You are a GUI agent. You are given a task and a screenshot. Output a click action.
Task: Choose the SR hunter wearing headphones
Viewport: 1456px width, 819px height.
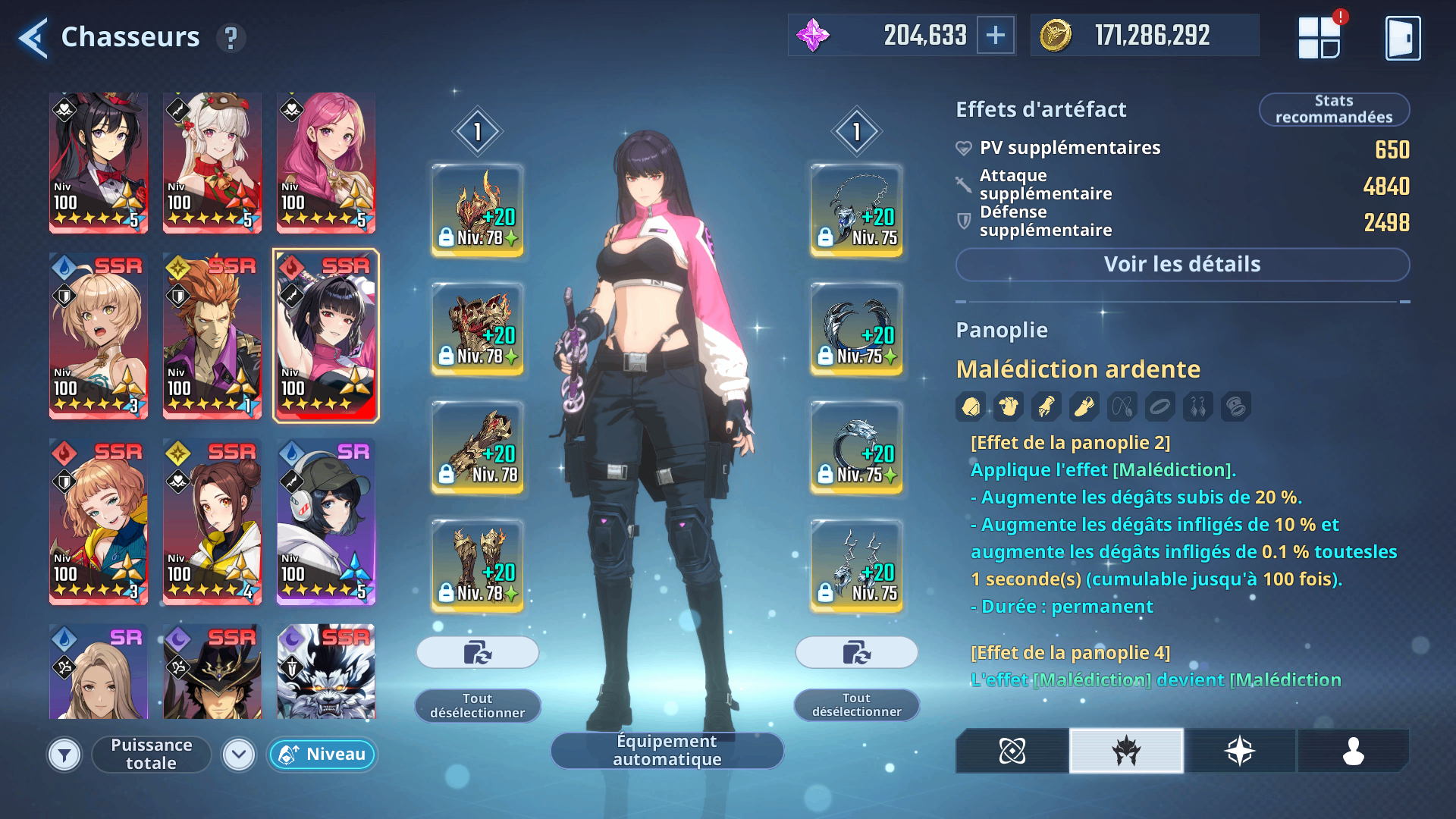[x=326, y=521]
